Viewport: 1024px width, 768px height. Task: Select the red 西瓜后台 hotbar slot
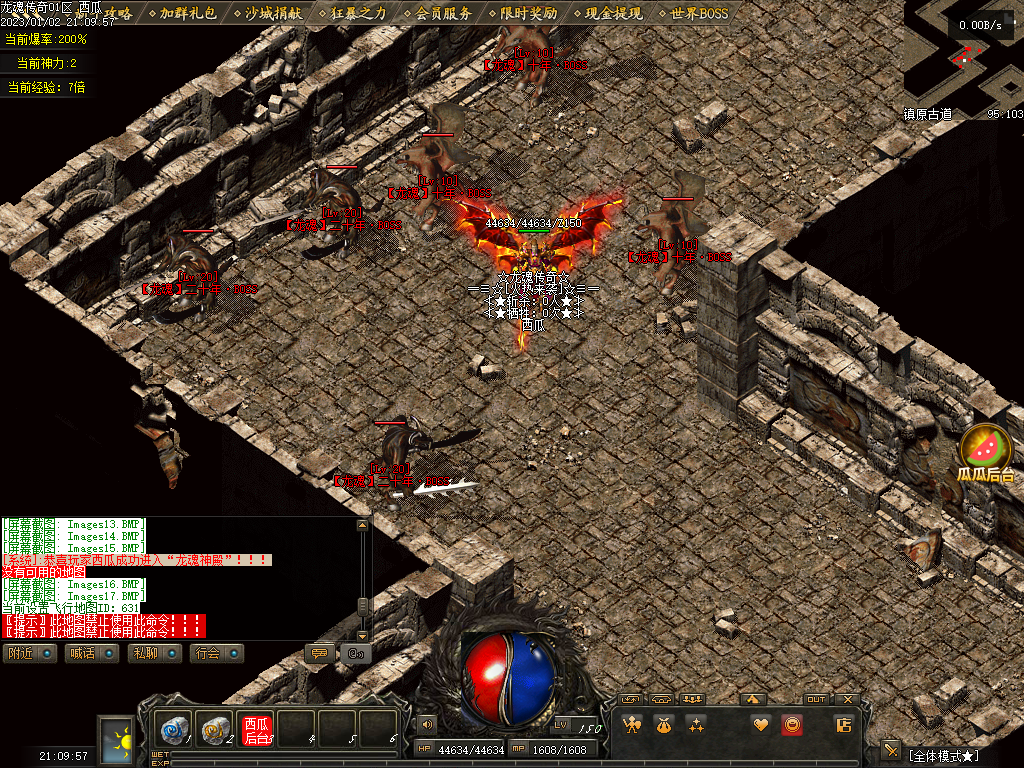click(x=257, y=730)
